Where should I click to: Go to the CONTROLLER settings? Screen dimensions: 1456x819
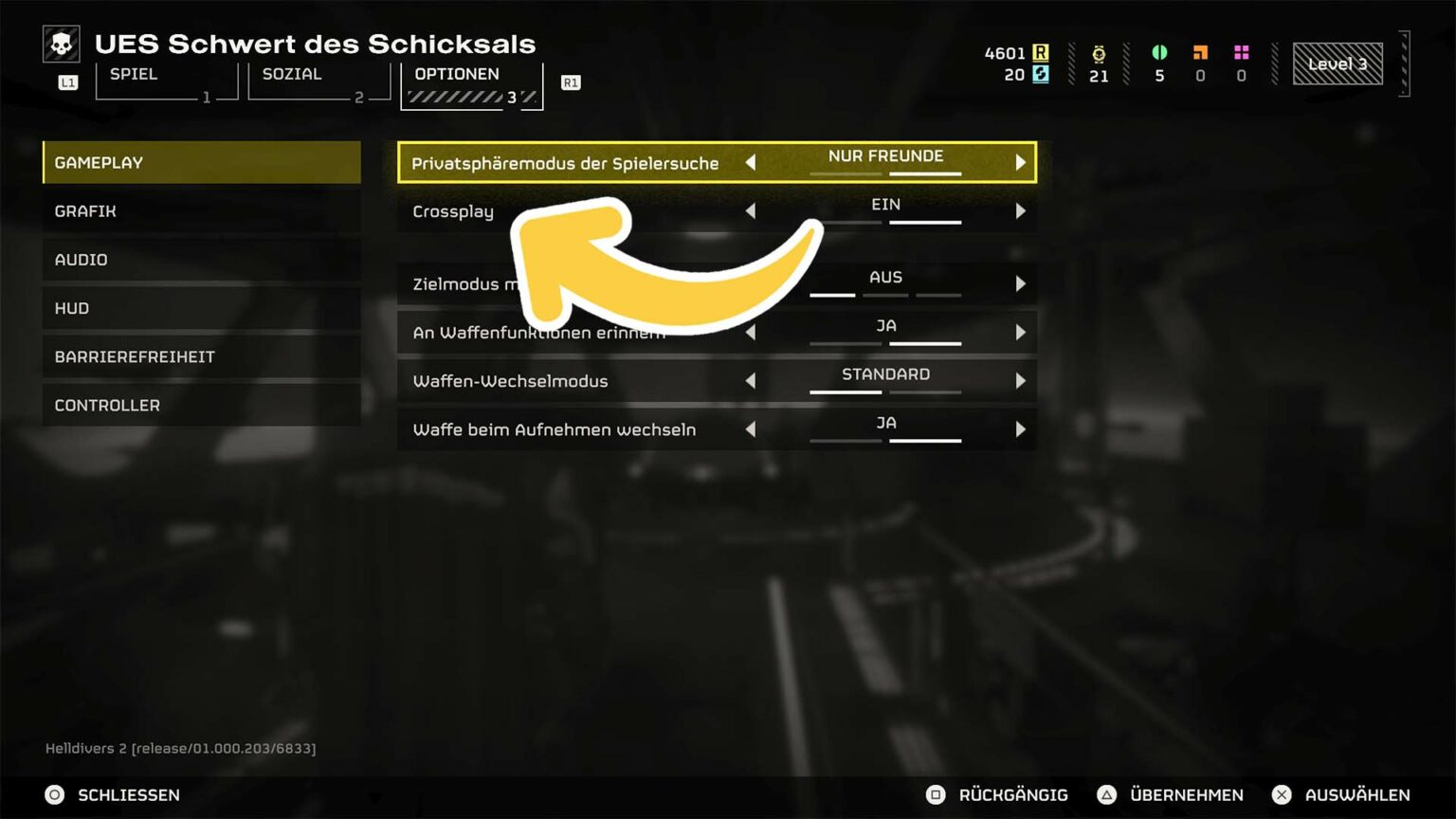pos(202,405)
